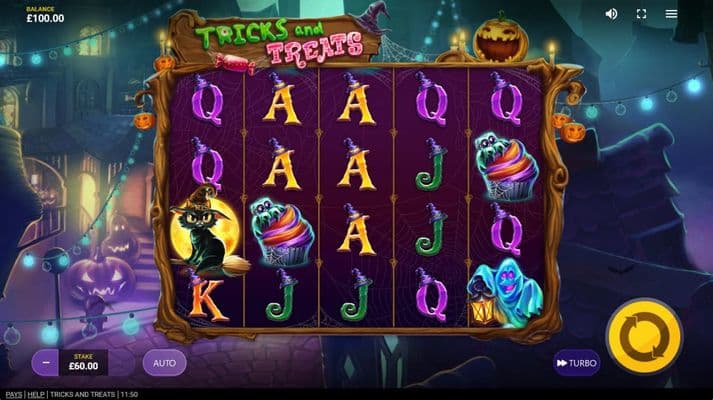
Task: Open the Help link
Action: click(36, 394)
